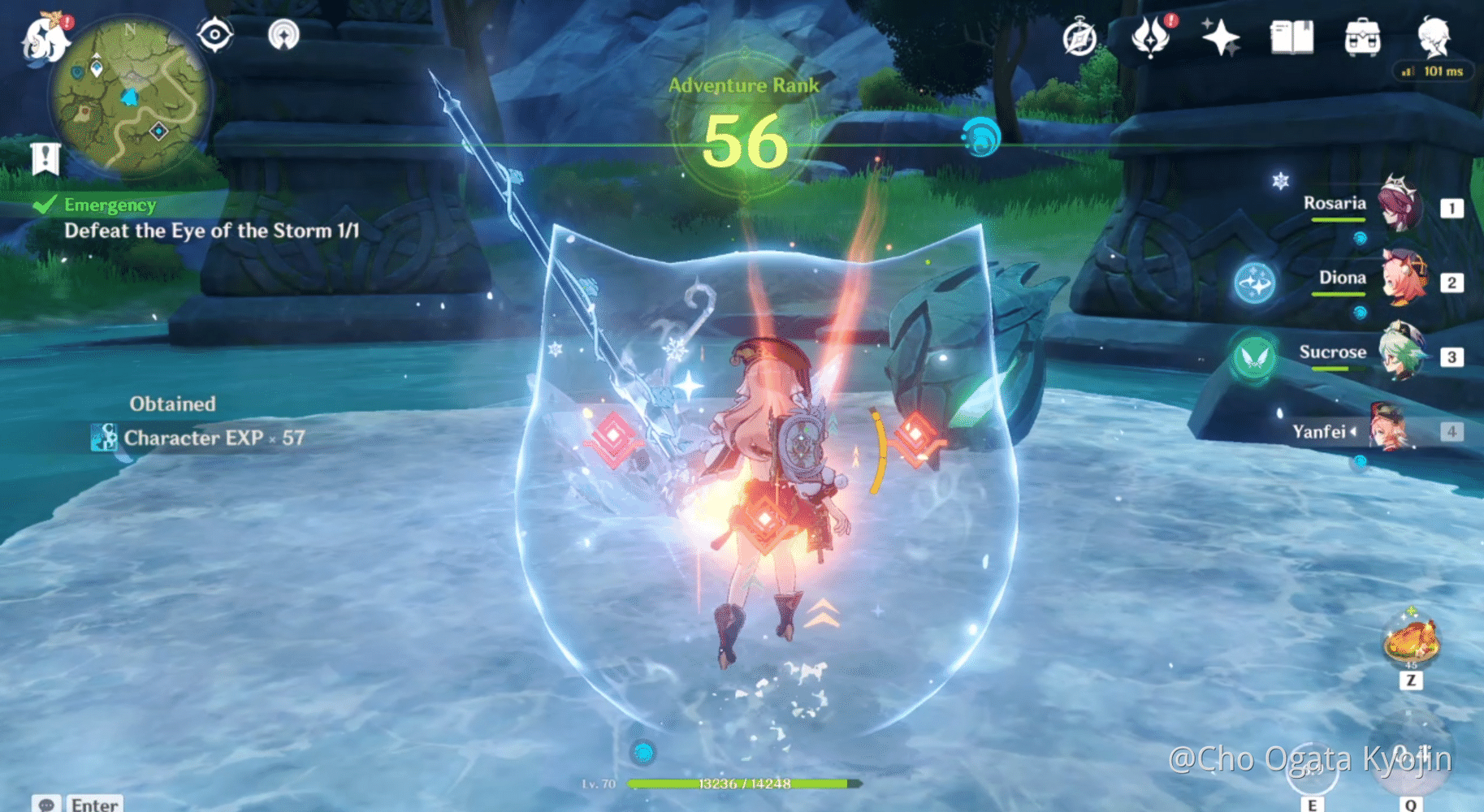1484x812 pixels.
Task: Open the Adventurer Handbook book icon
Action: tap(1293, 35)
